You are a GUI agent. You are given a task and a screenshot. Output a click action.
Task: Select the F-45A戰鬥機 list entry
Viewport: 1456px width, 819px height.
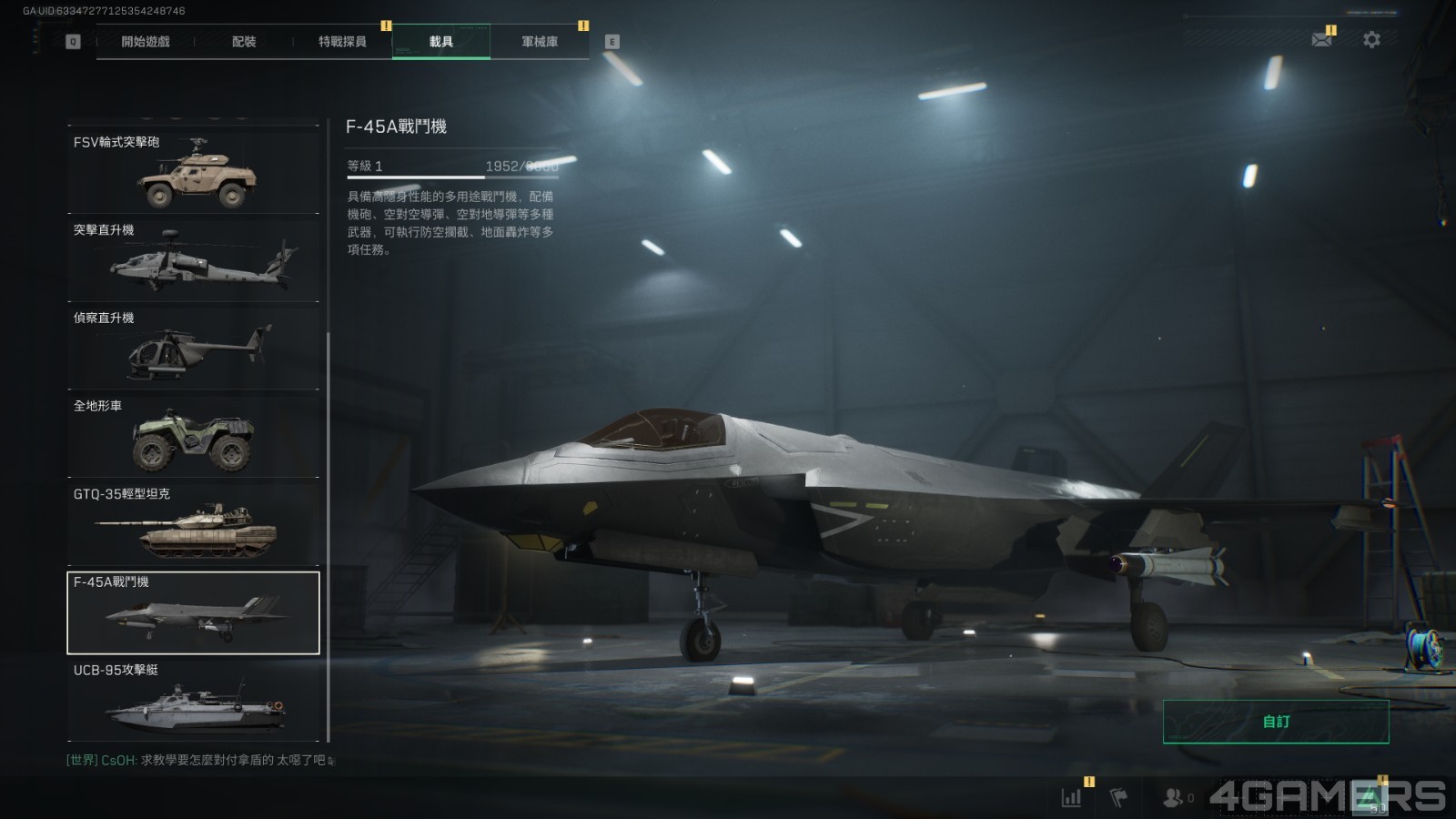194,612
